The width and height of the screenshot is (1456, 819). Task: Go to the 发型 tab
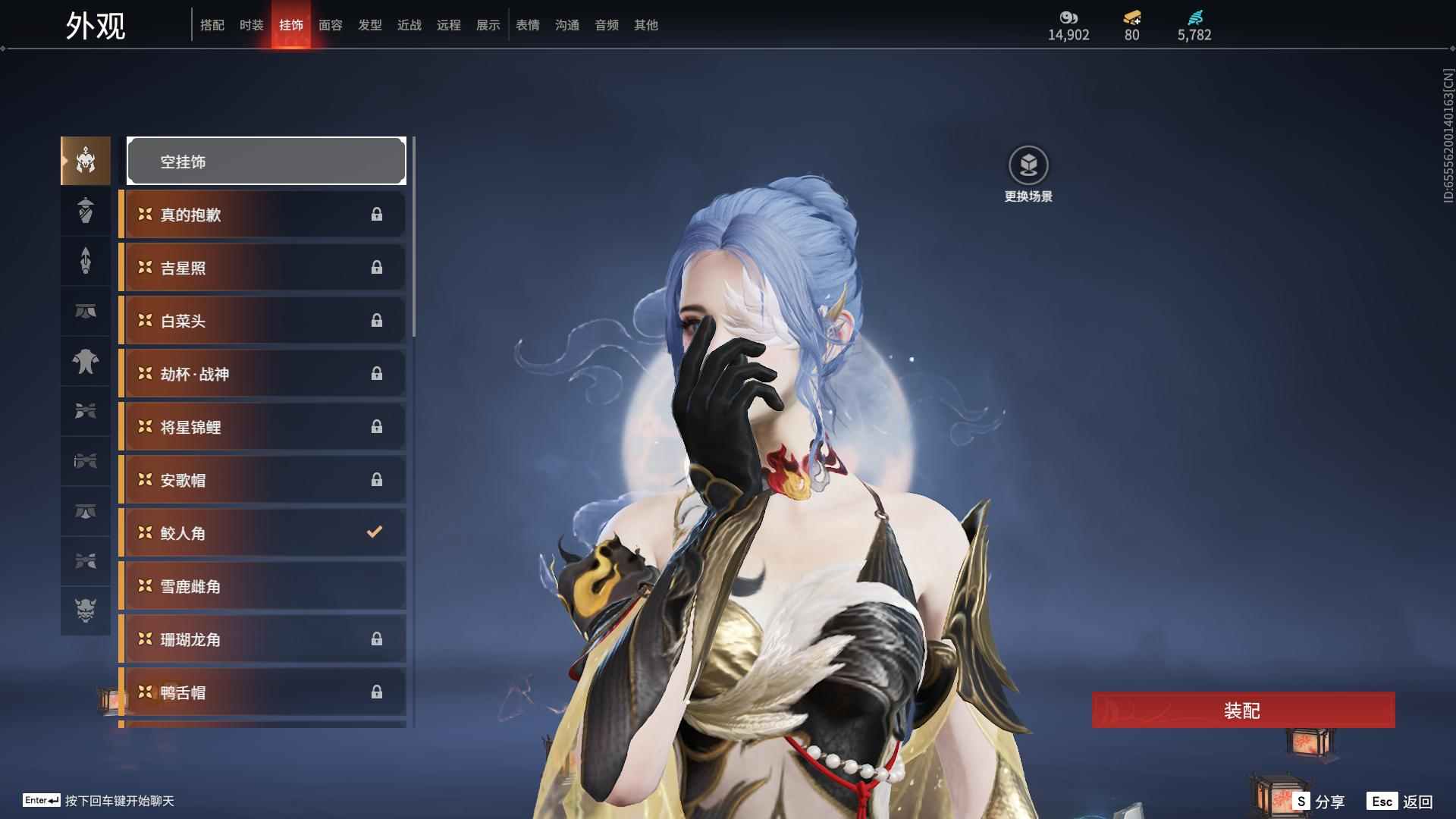click(369, 25)
